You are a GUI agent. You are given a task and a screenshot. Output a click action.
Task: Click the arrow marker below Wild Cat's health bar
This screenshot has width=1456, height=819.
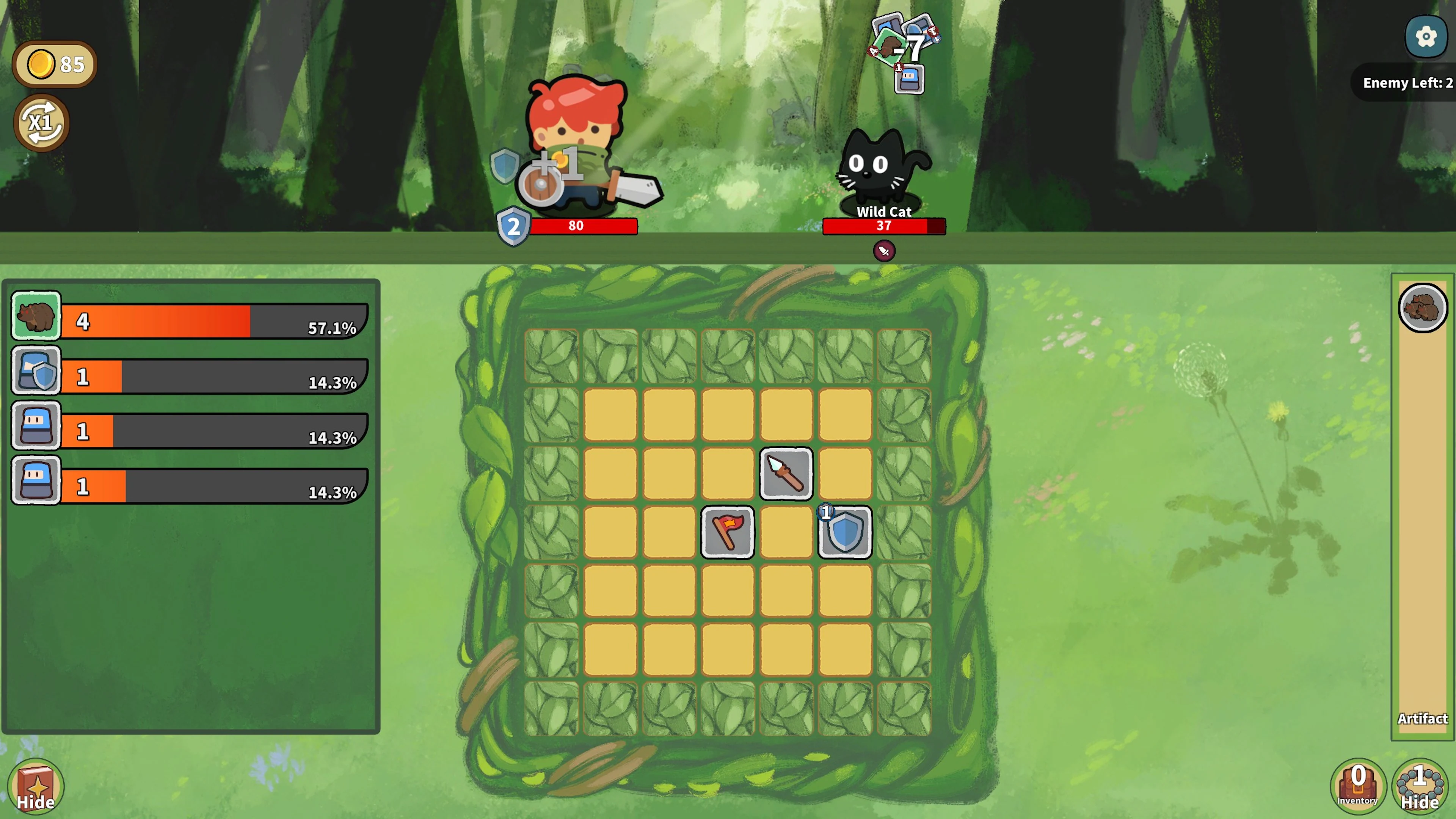pyautogui.click(x=884, y=251)
